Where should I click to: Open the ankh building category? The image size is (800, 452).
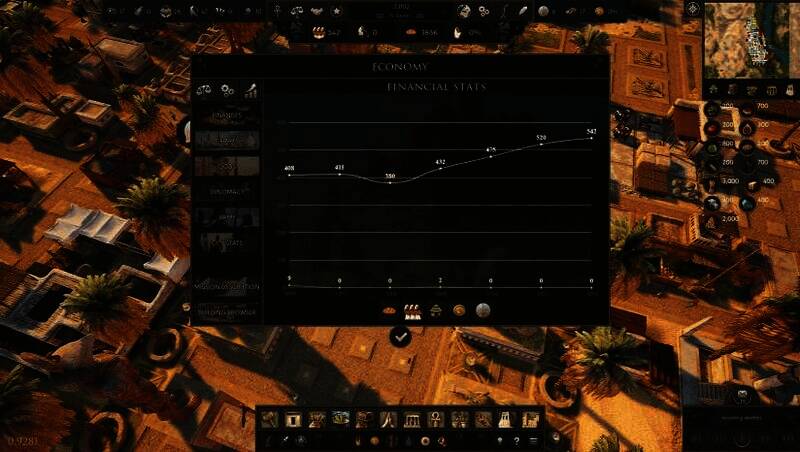(438, 419)
